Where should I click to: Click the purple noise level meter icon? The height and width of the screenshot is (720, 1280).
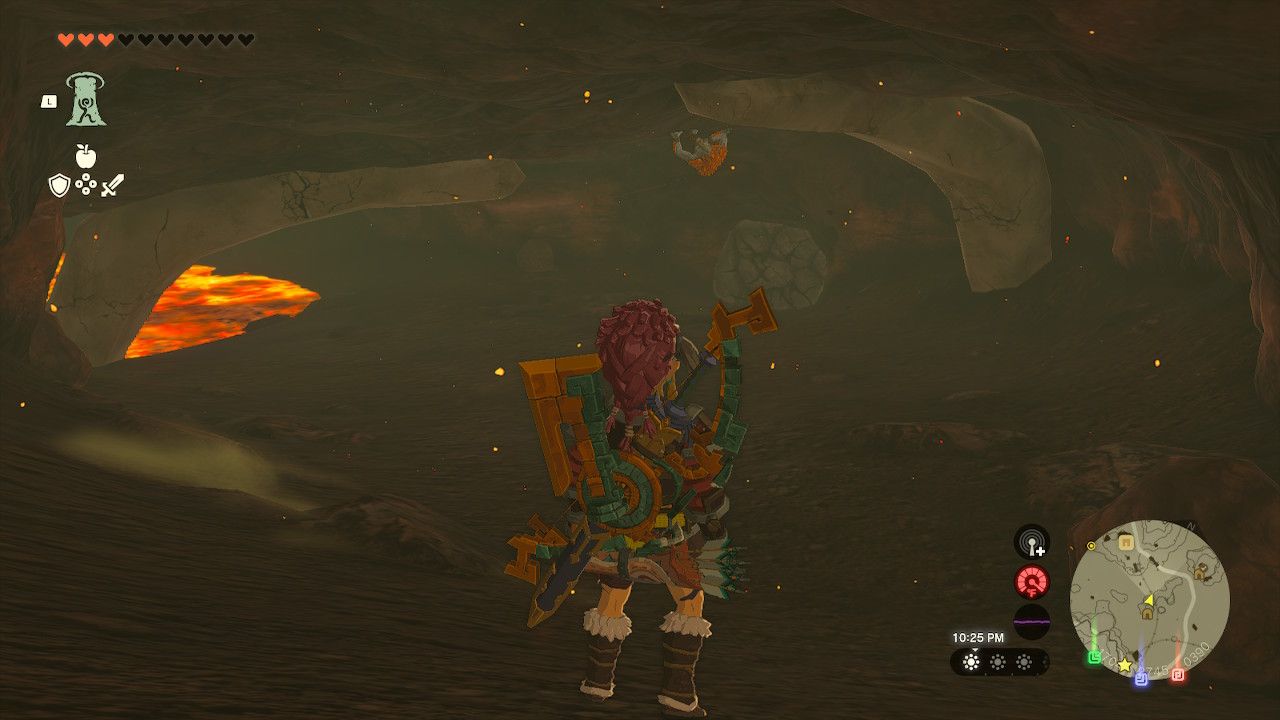pos(1033,623)
